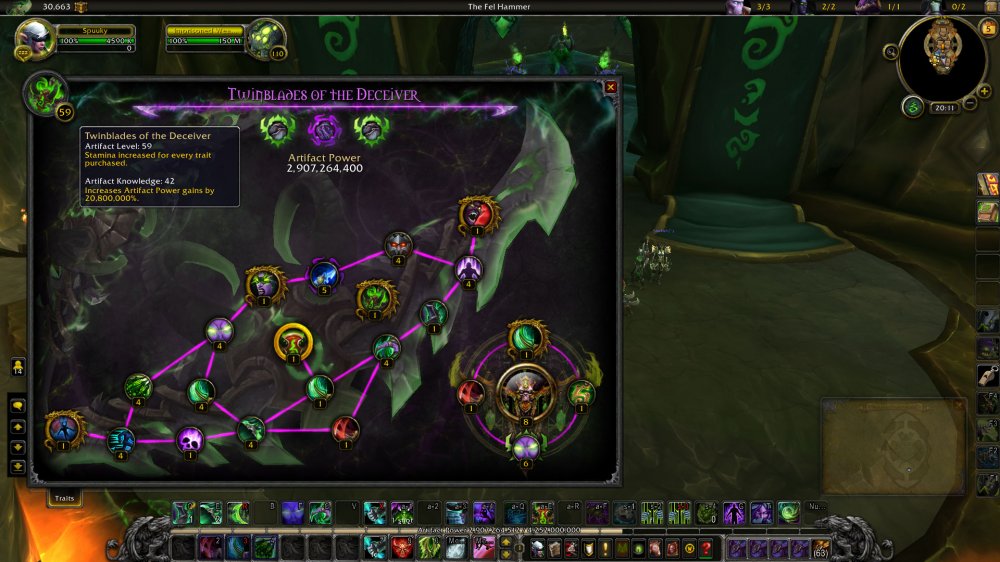Click the horned skull trait with rank 4

[x=398, y=245]
